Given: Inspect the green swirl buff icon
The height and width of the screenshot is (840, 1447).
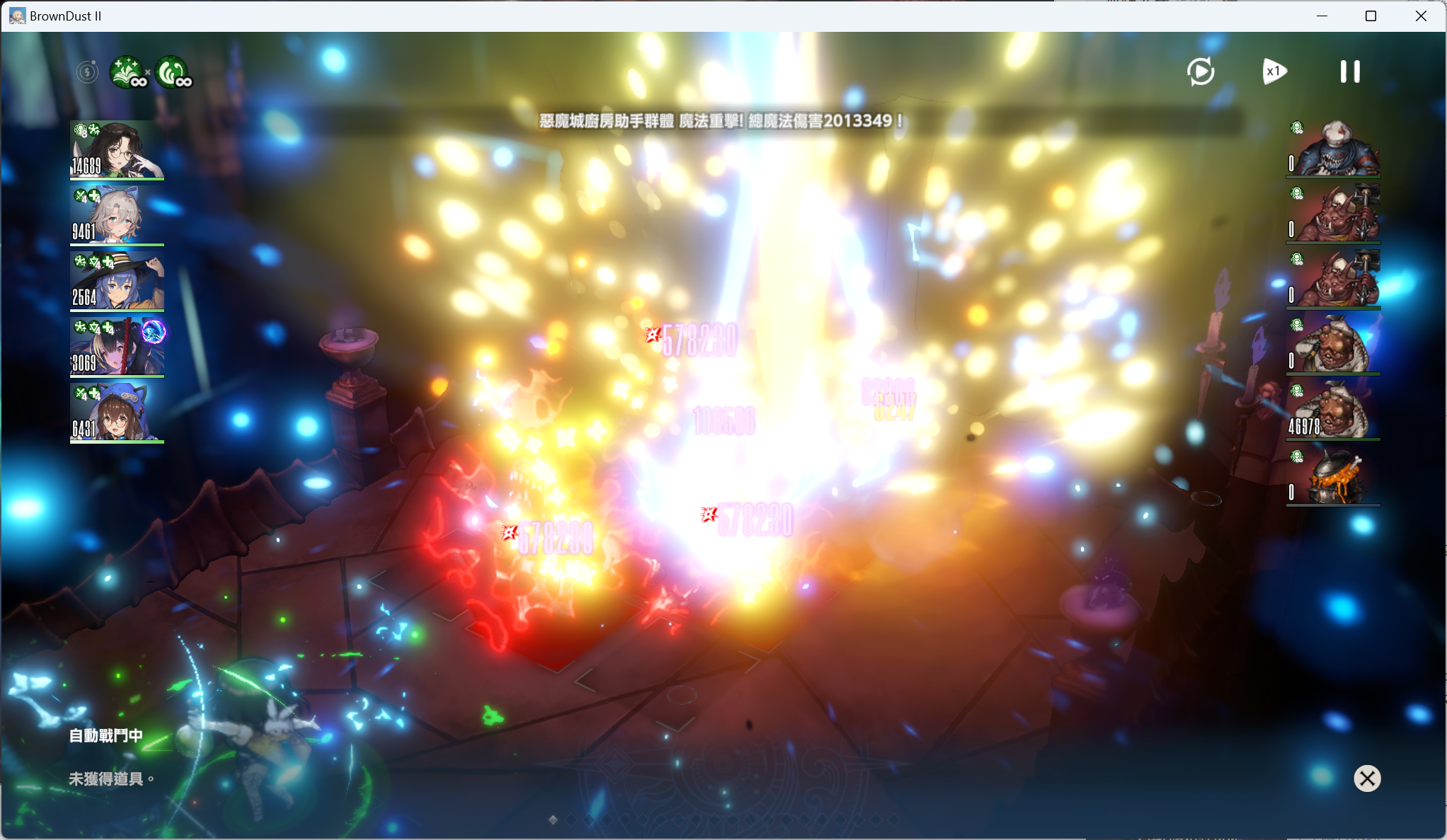Looking at the screenshot, I should click(173, 71).
